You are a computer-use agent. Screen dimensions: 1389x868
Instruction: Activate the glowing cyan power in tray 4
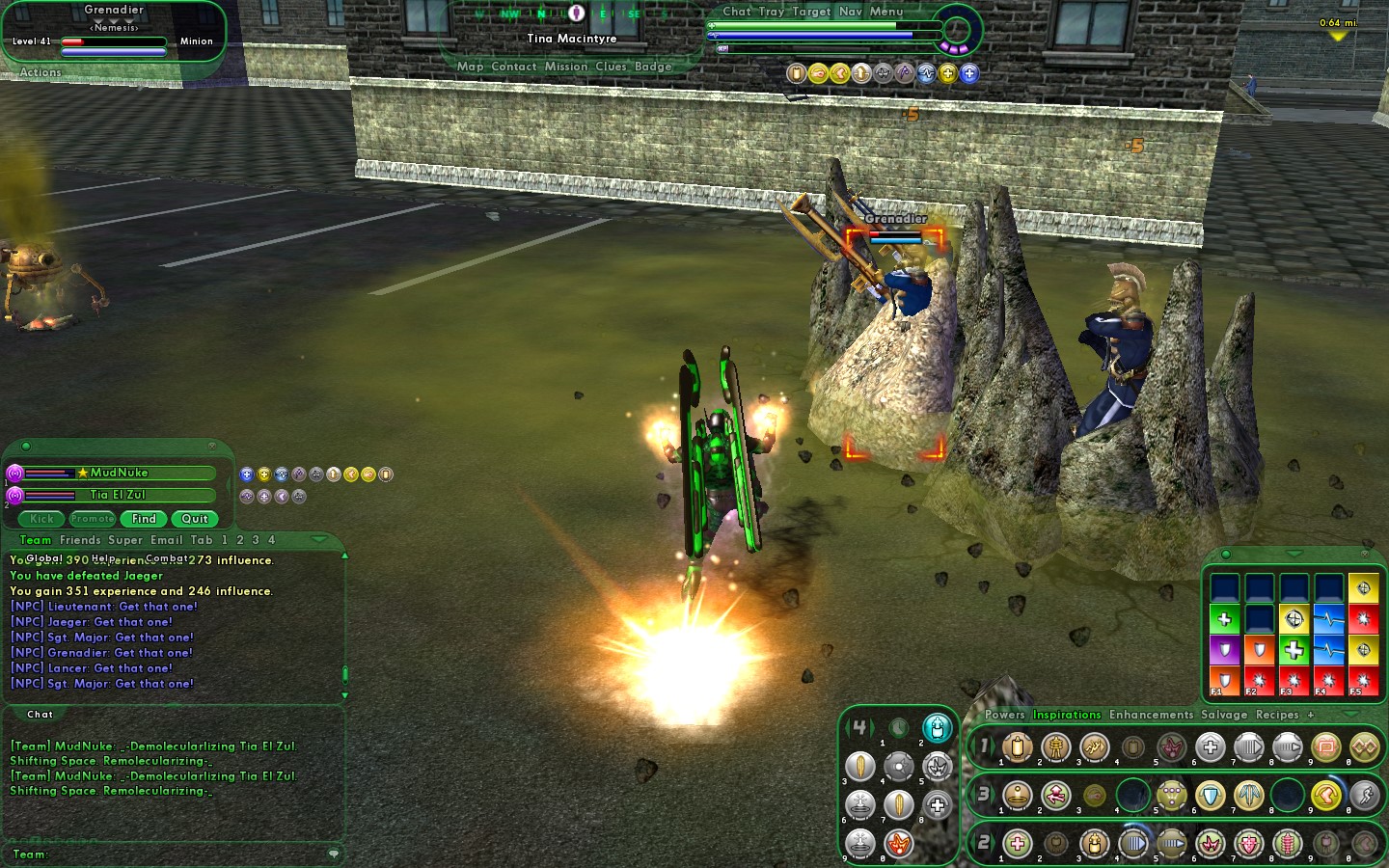[937, 728]
